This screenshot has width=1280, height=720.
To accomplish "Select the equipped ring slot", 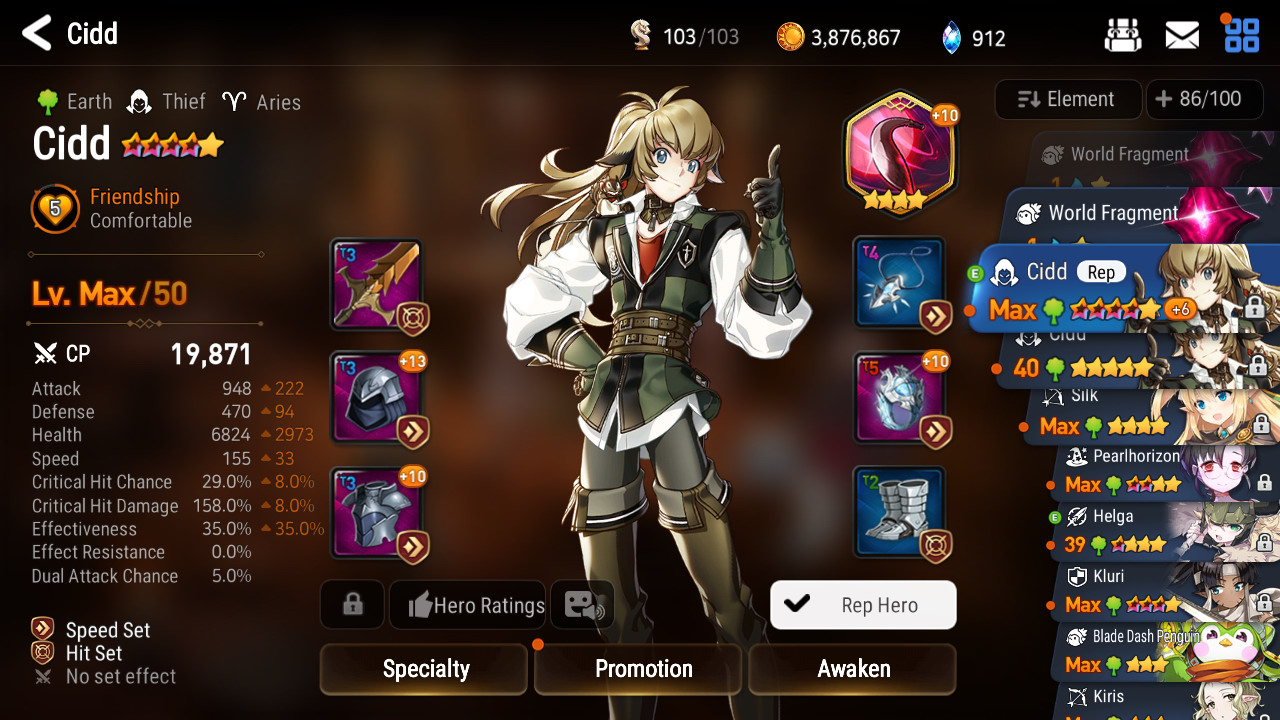I will click(x=900, y=398).
